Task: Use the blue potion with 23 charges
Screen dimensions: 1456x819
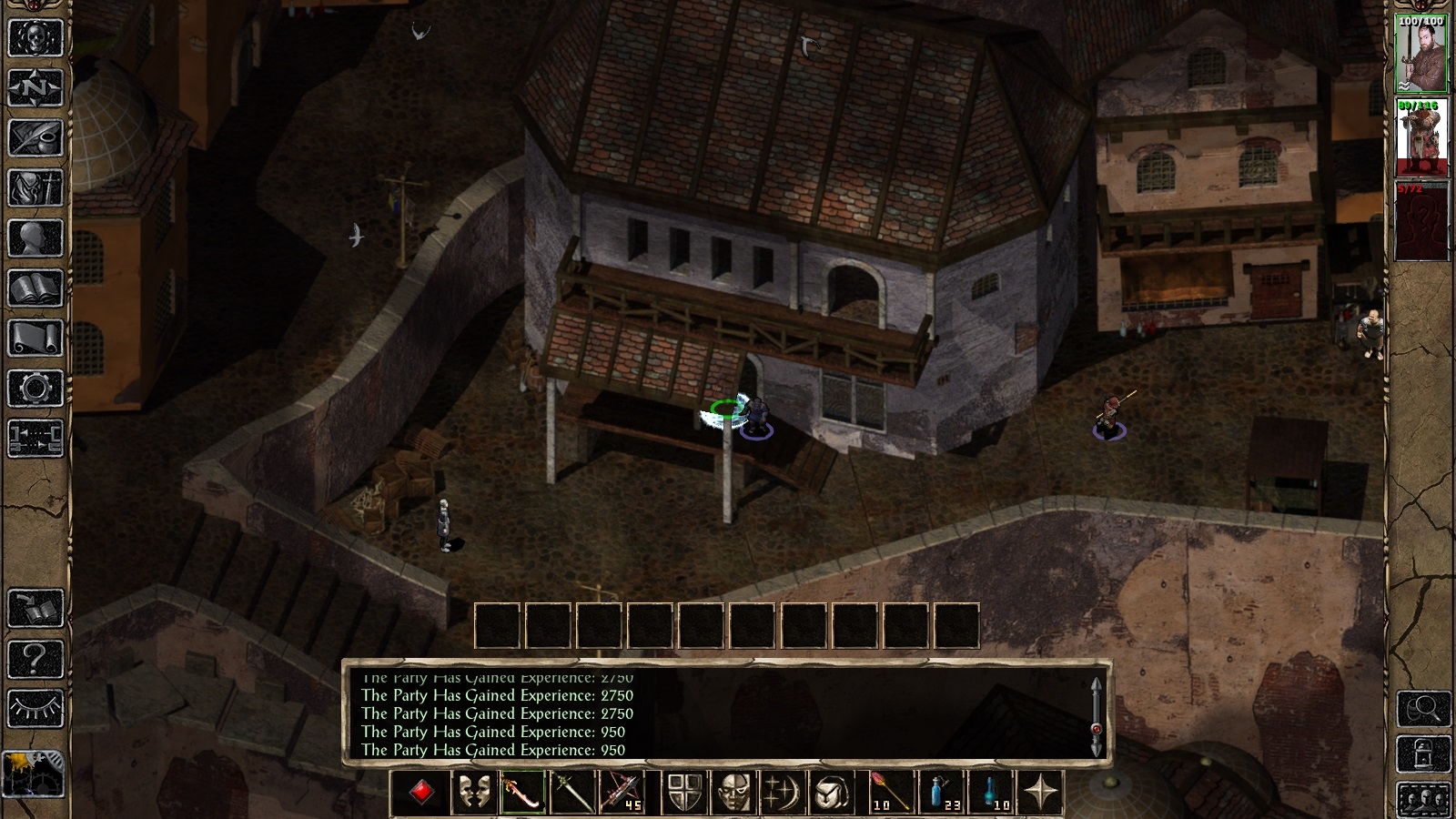Action: coord(942,792)
